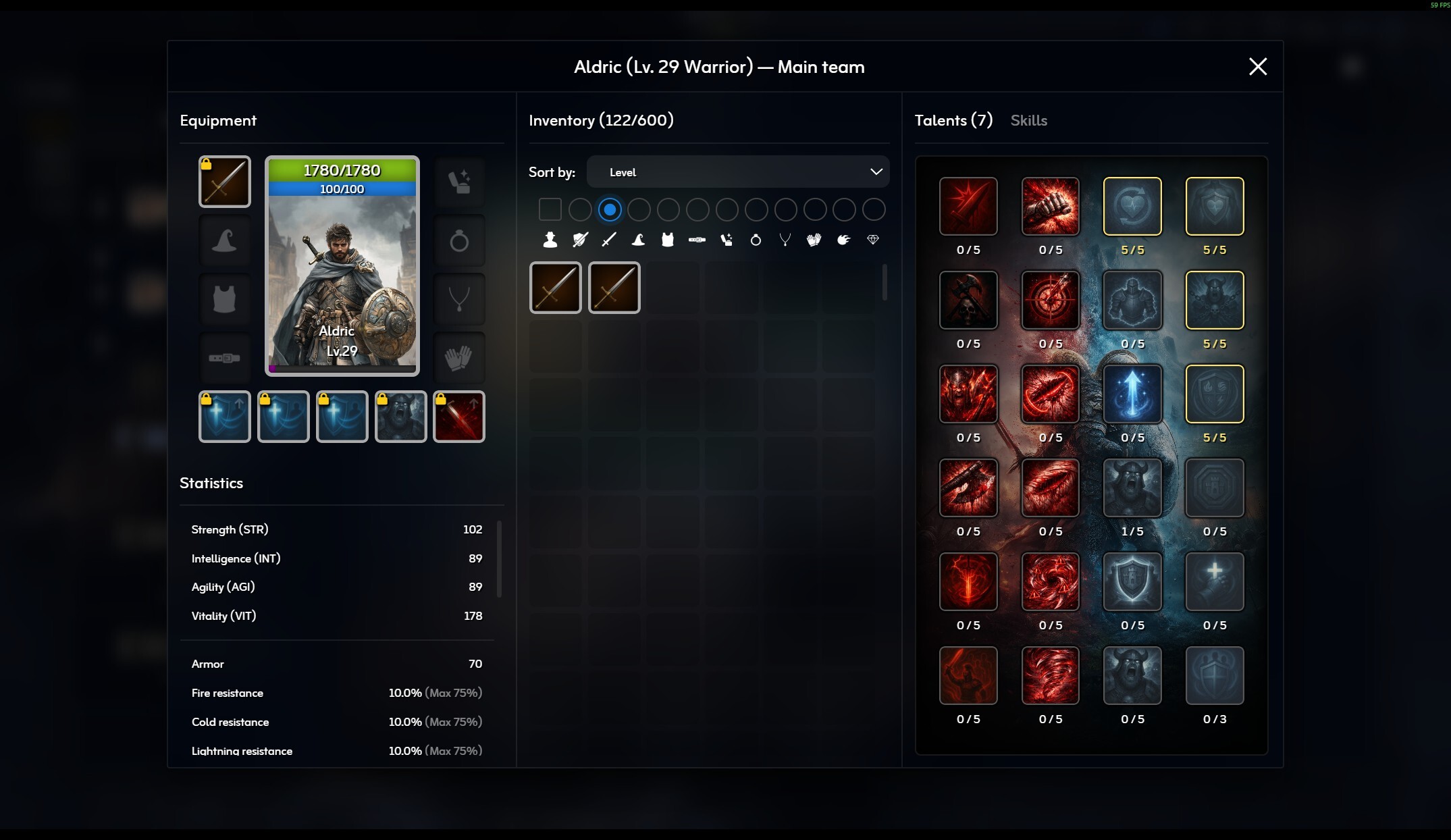Select the currently active blue rarity filter
Viewport: 1451px width, 840px height.
coord(609,209)
